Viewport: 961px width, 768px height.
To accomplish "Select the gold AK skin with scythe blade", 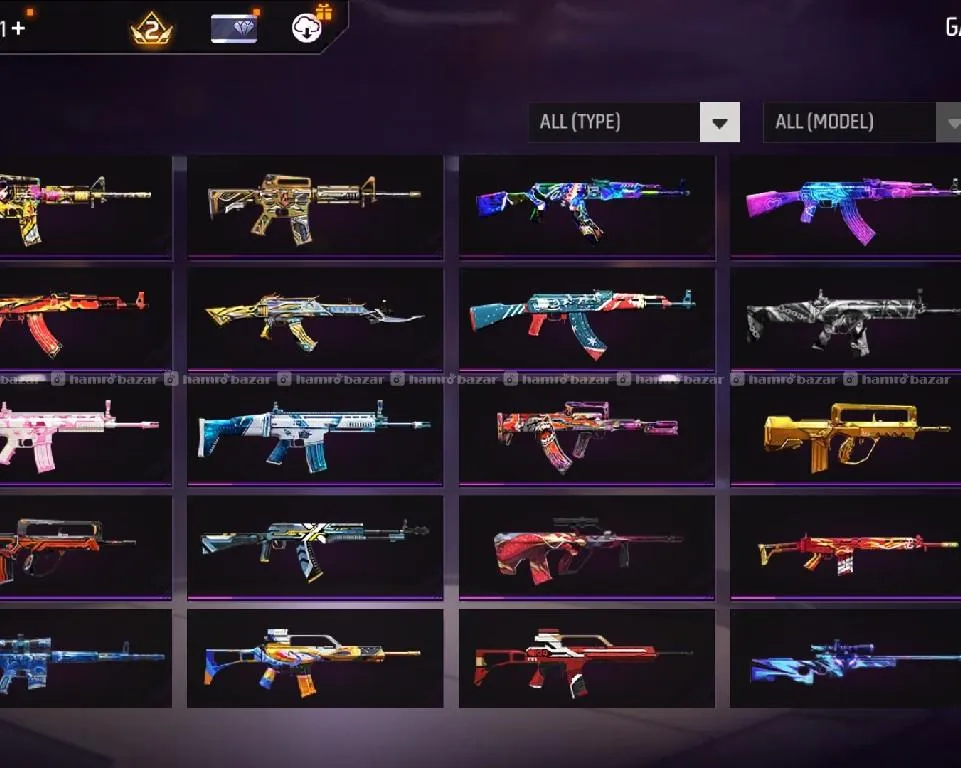I will (x=315, y=319).
